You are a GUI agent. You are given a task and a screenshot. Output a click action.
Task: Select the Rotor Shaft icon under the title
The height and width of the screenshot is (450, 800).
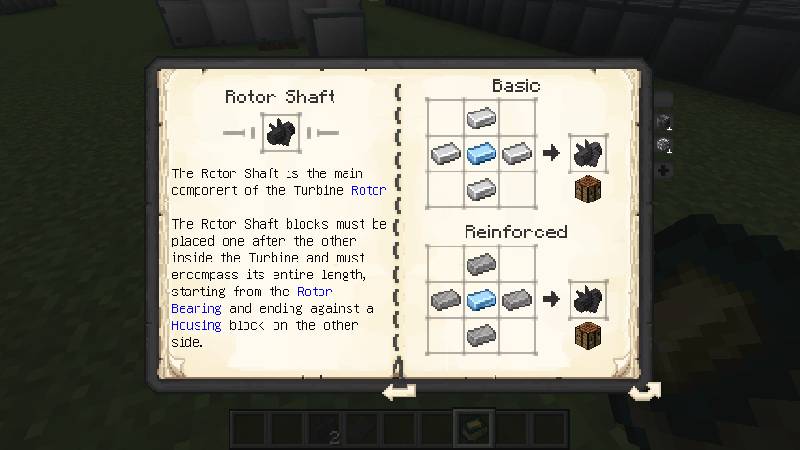coord(280,132)
